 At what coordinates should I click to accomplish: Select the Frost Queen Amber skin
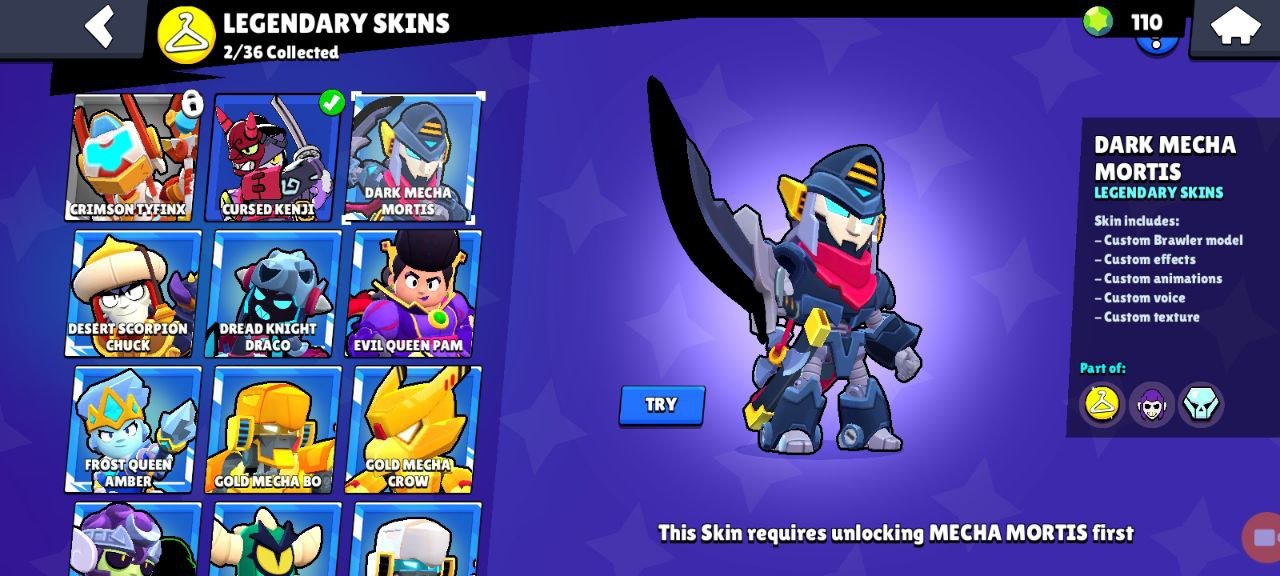(132, 429)
